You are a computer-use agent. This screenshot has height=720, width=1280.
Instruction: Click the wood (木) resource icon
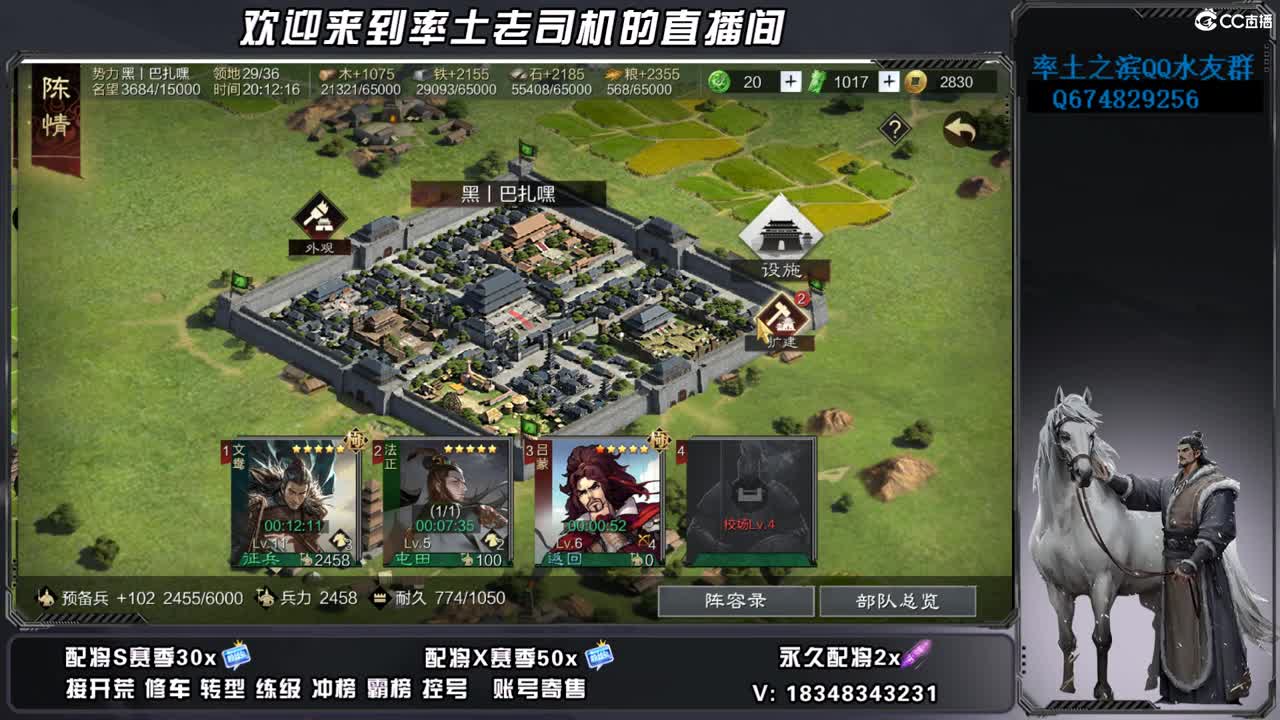pos(327,72)
